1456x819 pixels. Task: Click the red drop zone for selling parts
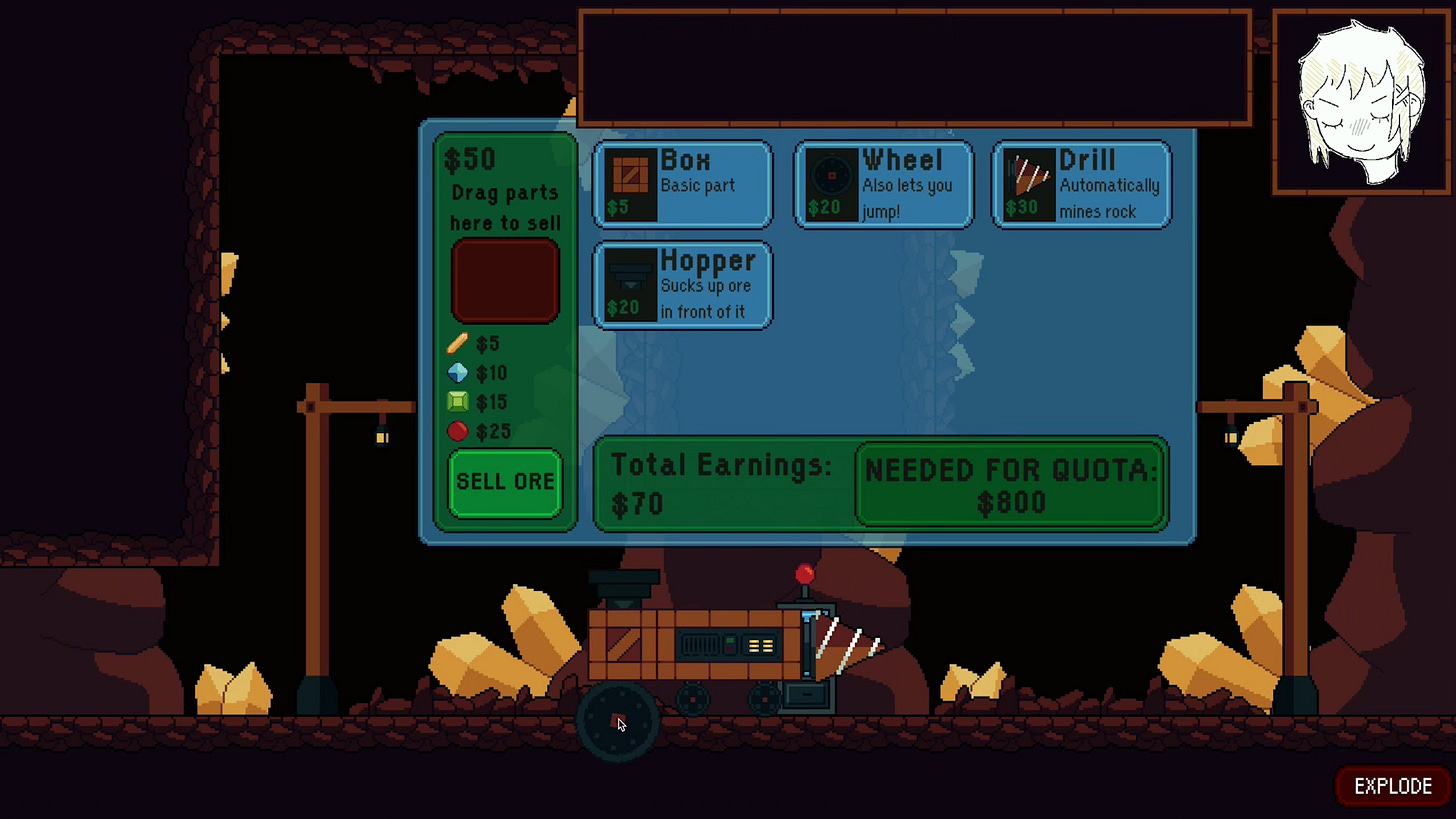(505, 279)
